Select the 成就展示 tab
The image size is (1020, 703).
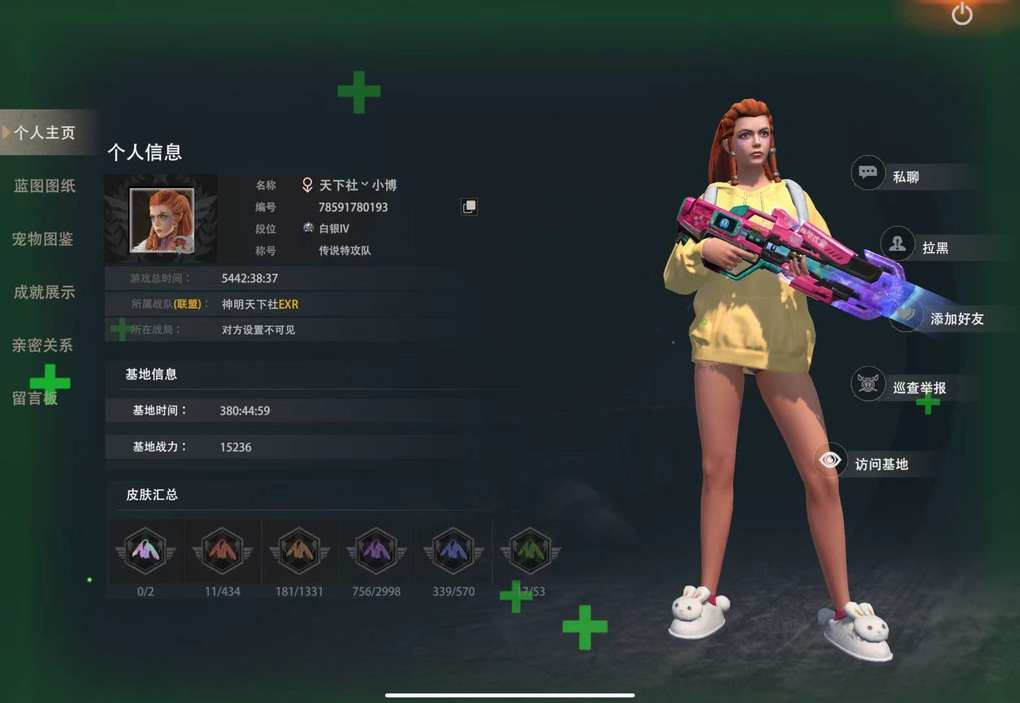click(45, 292)
